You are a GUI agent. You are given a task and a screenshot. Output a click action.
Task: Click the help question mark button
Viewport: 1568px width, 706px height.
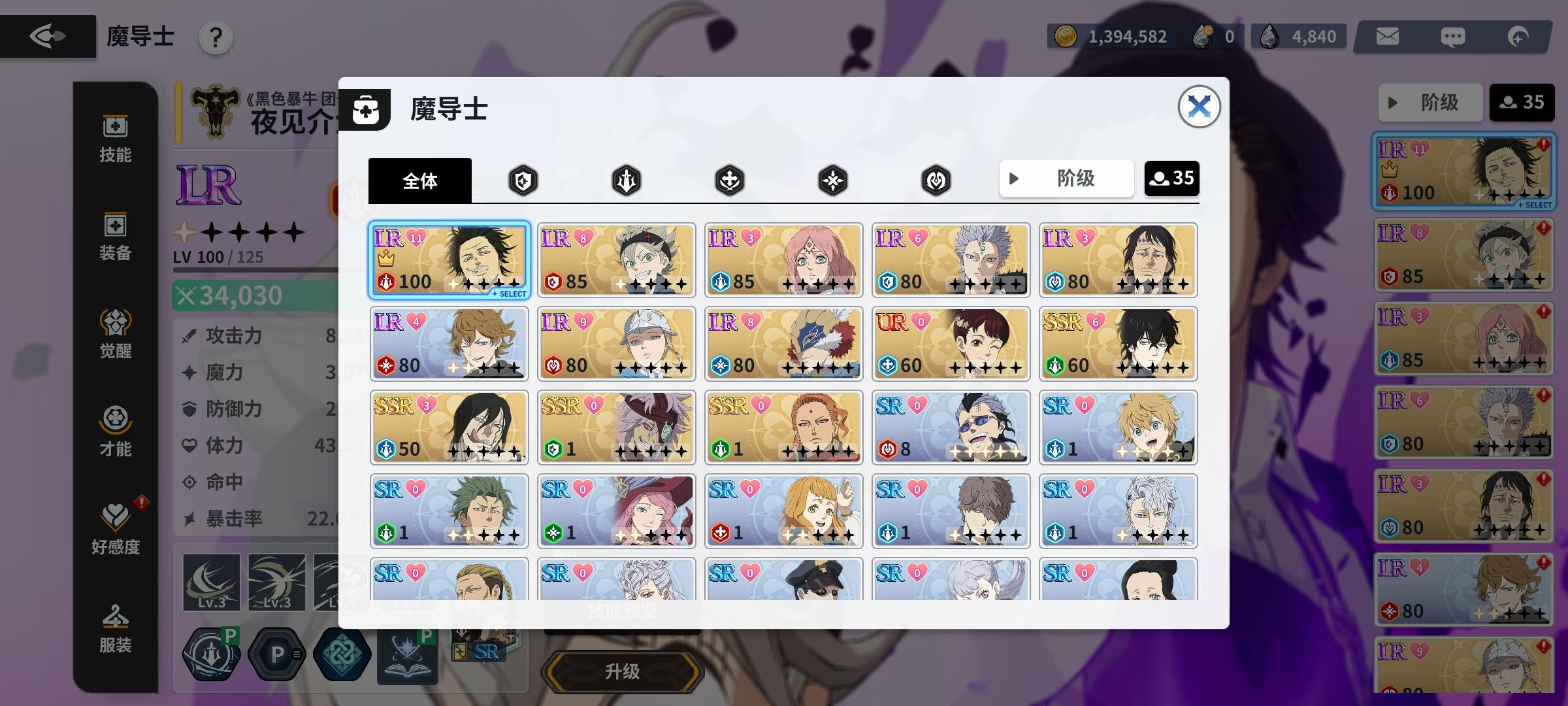tap(216, 37)
